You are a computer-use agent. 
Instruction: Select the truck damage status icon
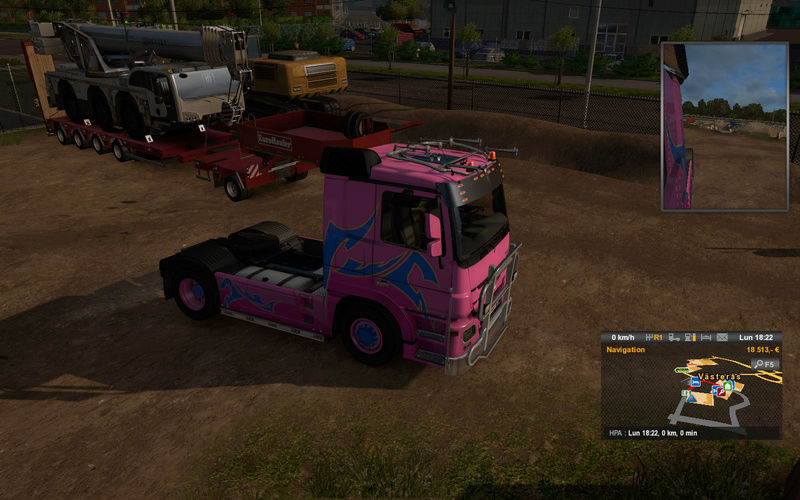pyautogui.click(x=674, y=338)
